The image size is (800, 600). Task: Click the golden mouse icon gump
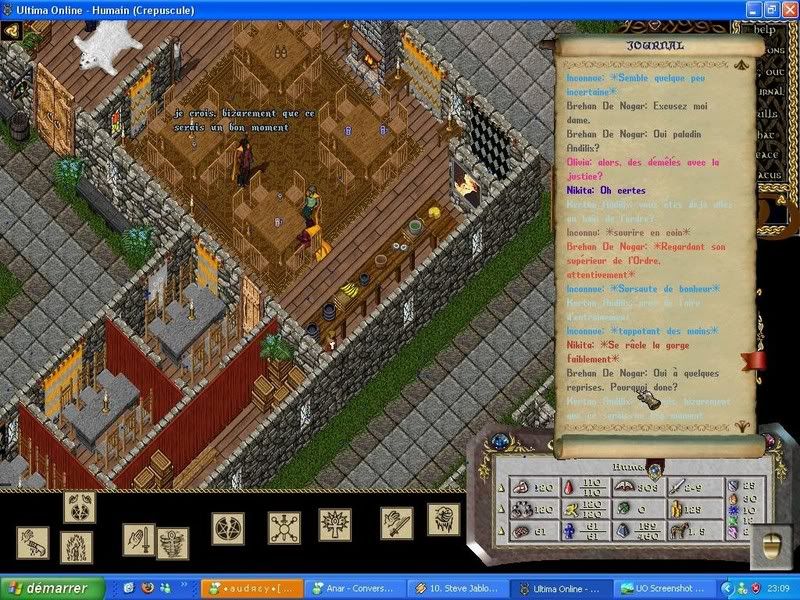click(771, 545)
